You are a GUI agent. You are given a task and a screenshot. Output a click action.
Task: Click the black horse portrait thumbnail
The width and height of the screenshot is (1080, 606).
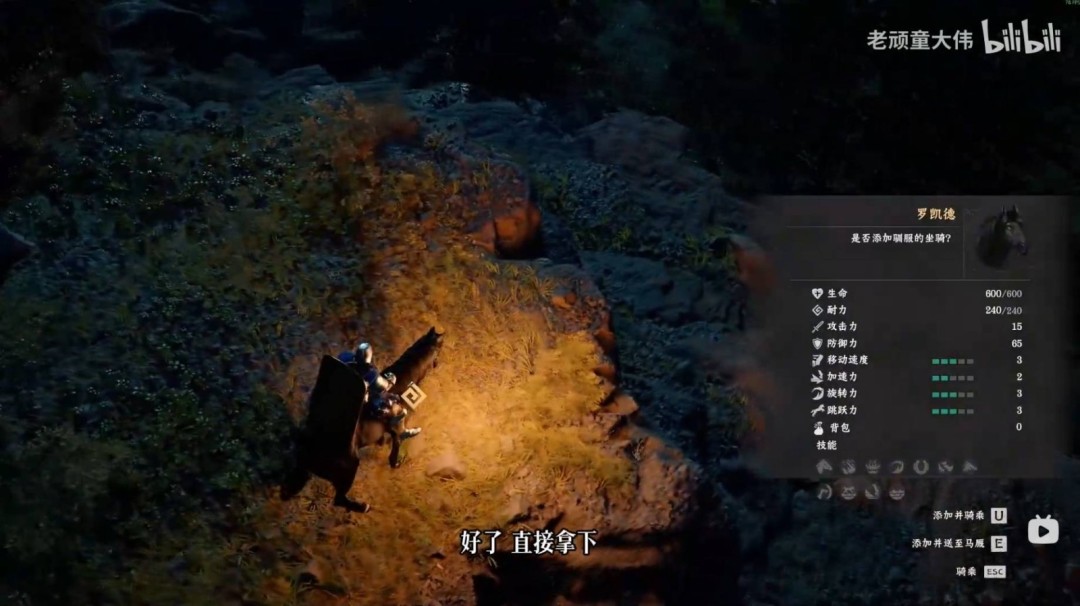[1002, 236]
